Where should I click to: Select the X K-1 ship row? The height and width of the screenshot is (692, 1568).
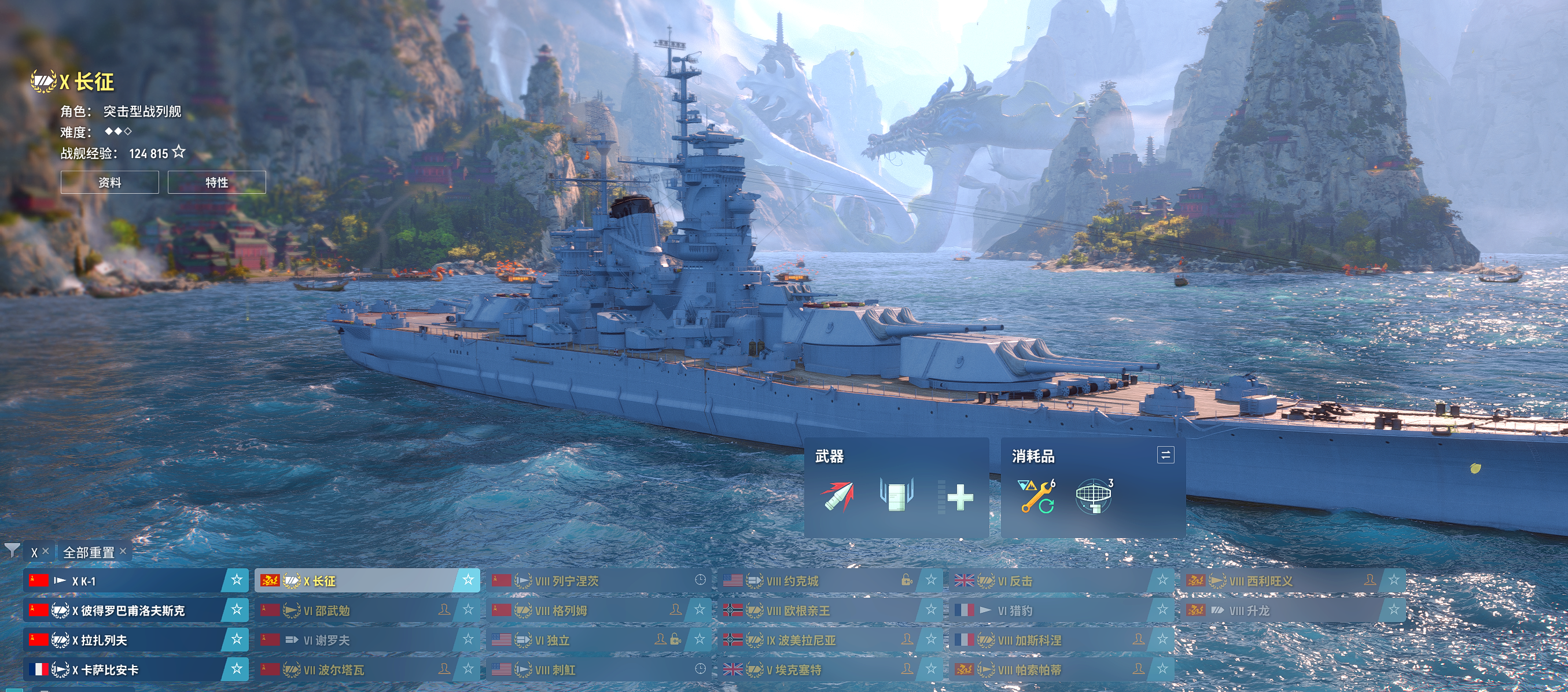(x=122, y=581)
